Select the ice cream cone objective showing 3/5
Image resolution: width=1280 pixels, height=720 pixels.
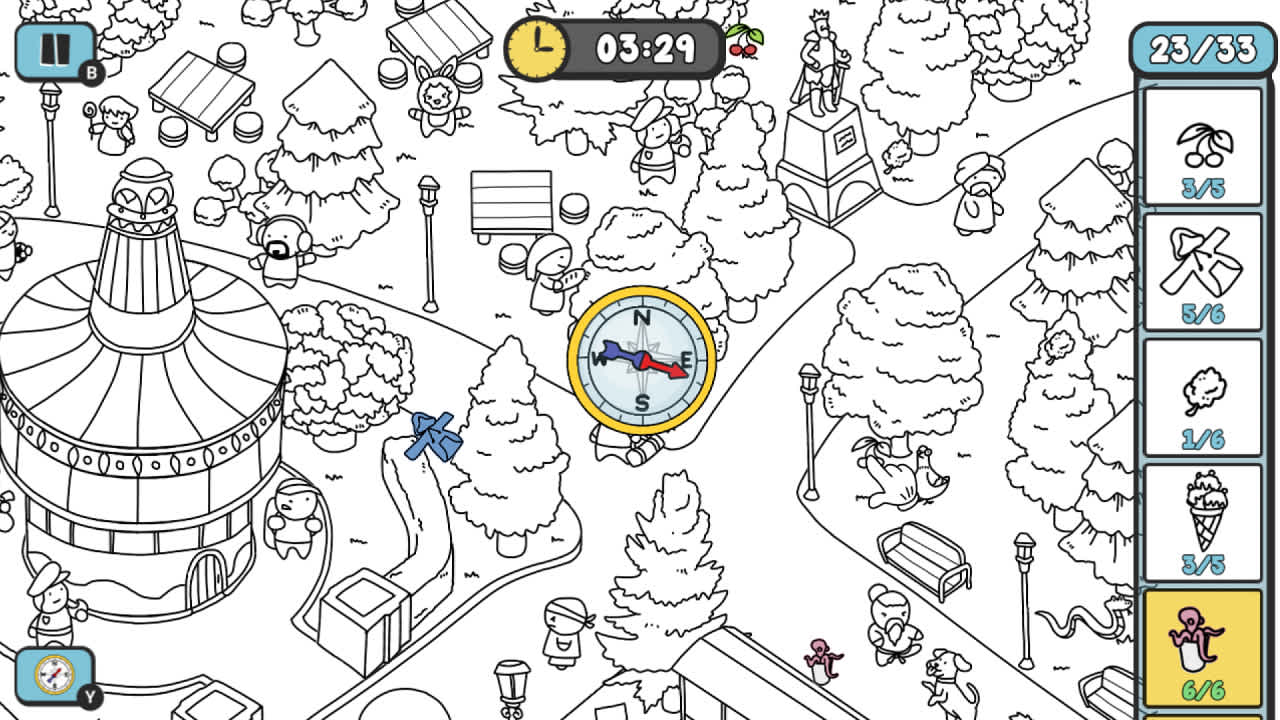tap(1202, 520)
